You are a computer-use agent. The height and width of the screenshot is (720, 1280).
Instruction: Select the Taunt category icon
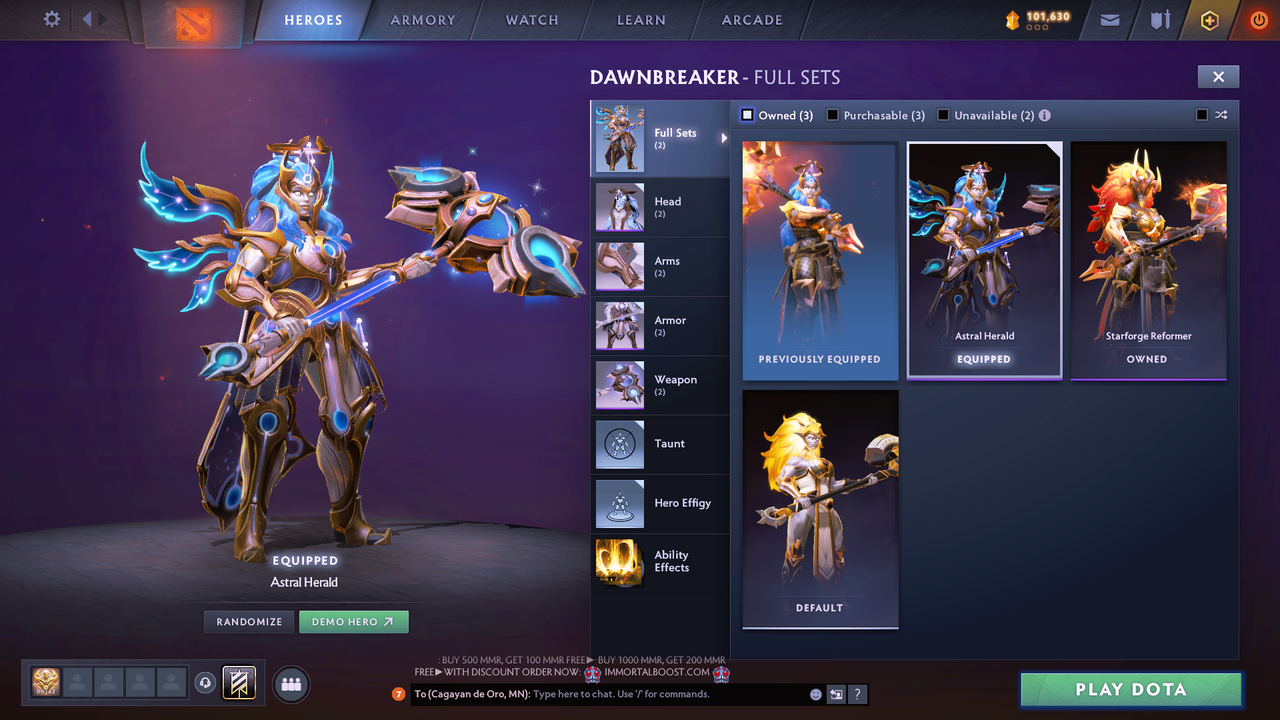coord(619,444)
